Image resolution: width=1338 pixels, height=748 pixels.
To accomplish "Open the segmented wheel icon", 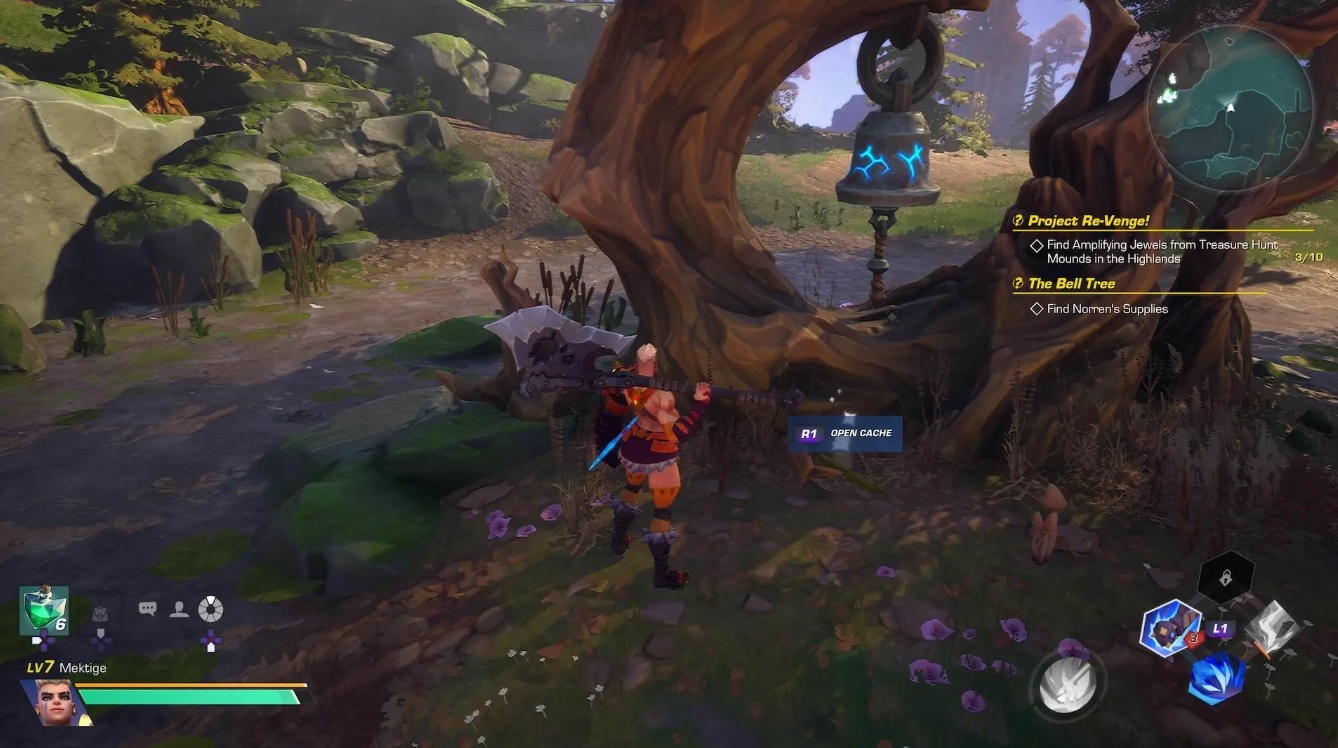I will [x=210, y=609].
